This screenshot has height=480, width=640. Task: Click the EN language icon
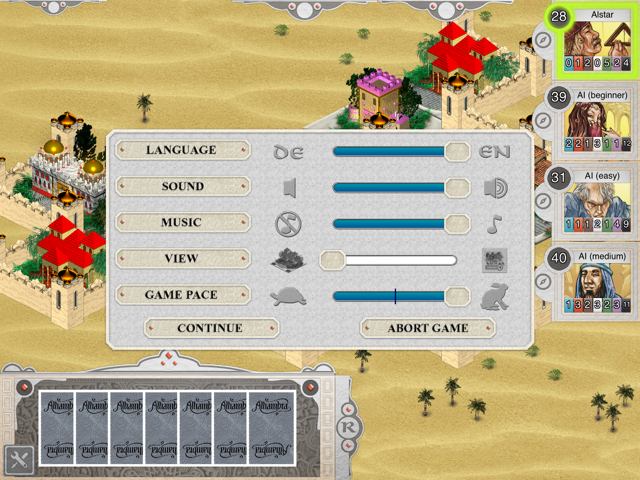[495, 151]
